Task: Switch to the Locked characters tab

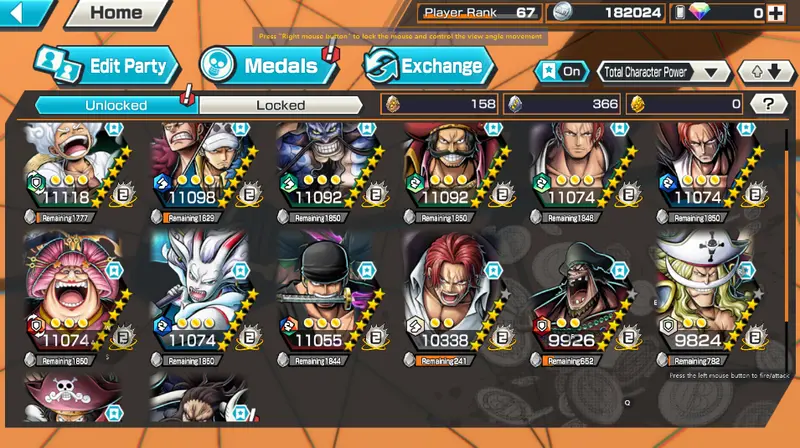Action: point(280,105)
